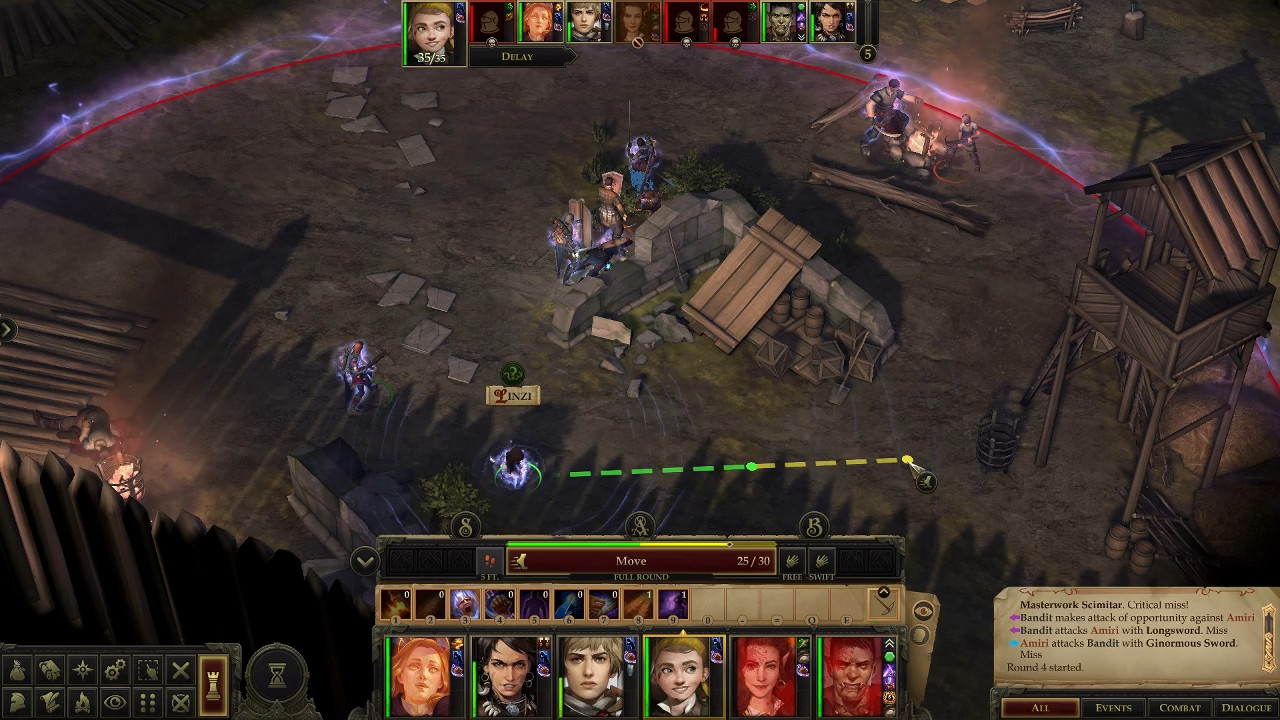The image size is (1280, 720).
Task: Toggle the eye stealth icon
Action: pyautogui.click(x=115, y=702)
